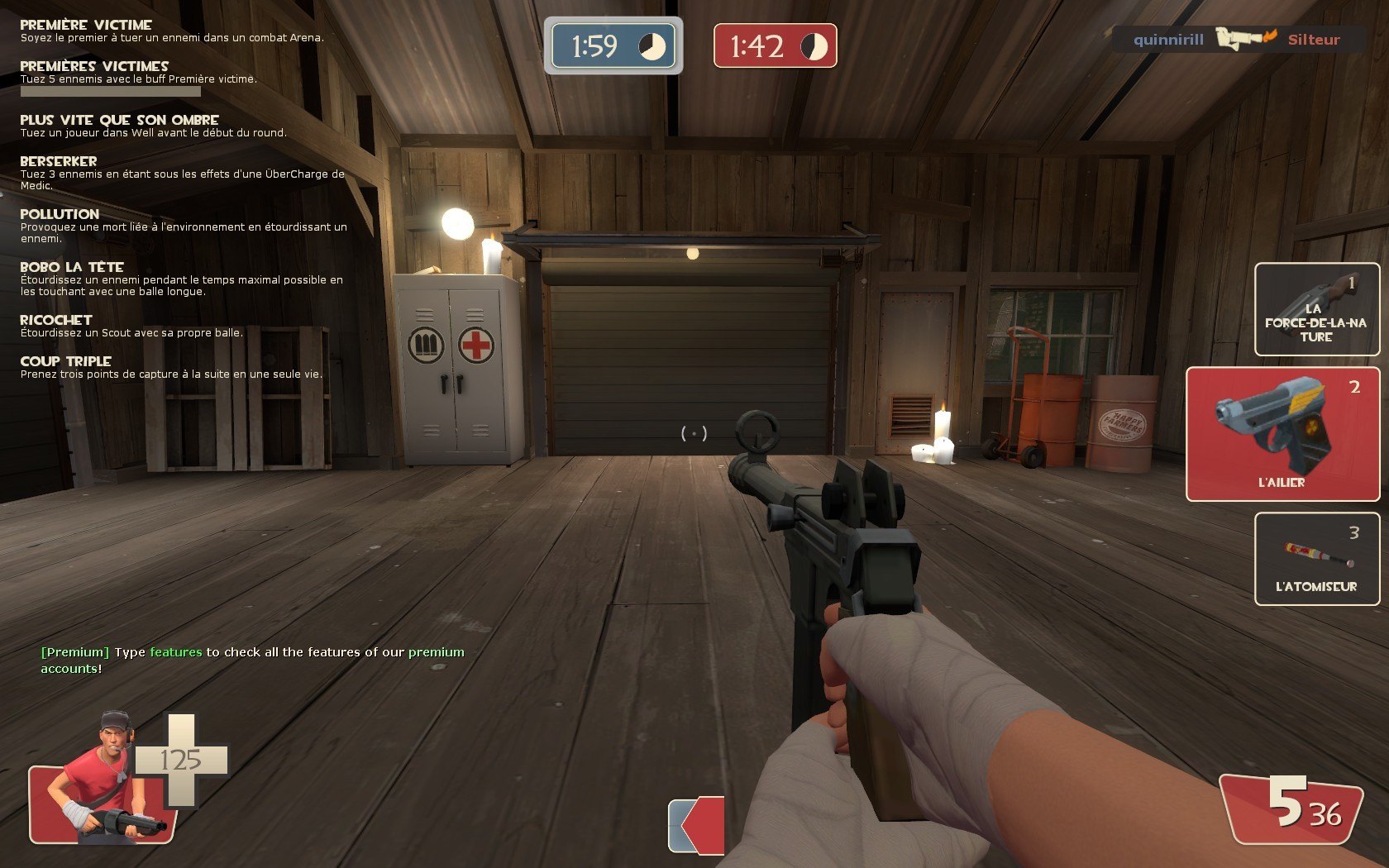
Task: Switch to L'Atomiseur bat slot
Action: tap(1316, 559)
